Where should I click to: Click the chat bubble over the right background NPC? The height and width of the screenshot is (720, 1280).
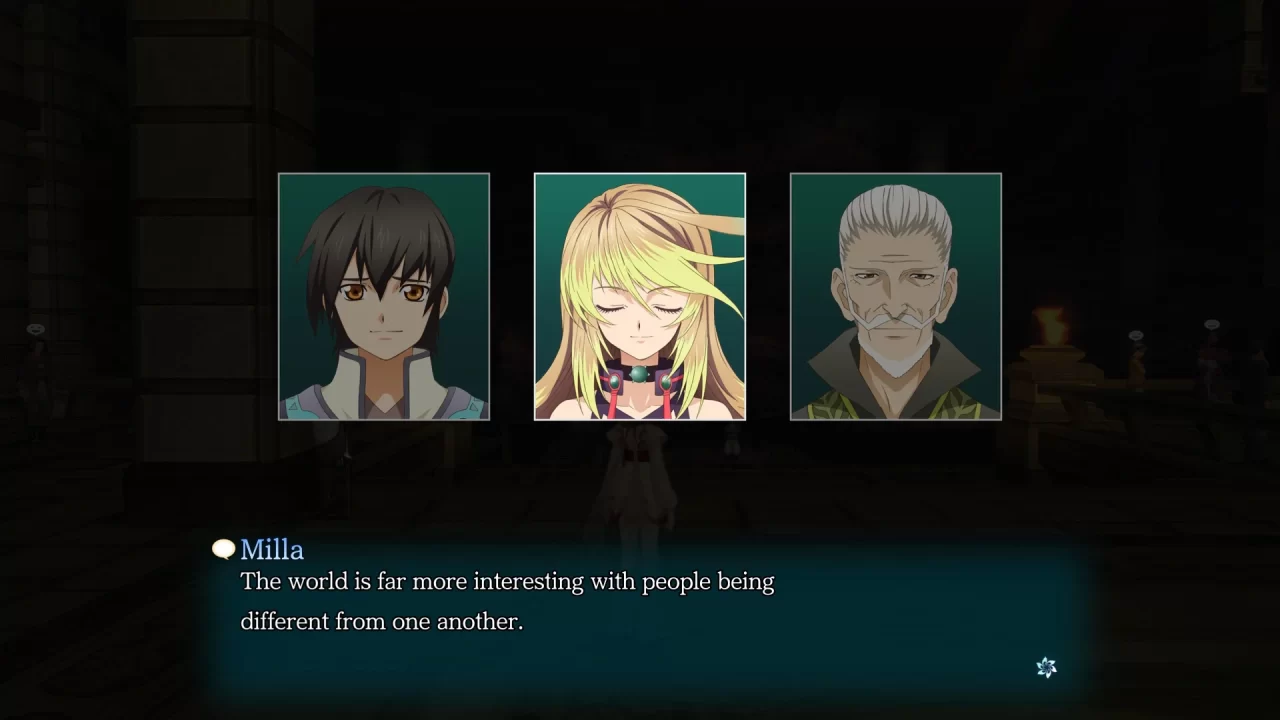click(1136, 335)
